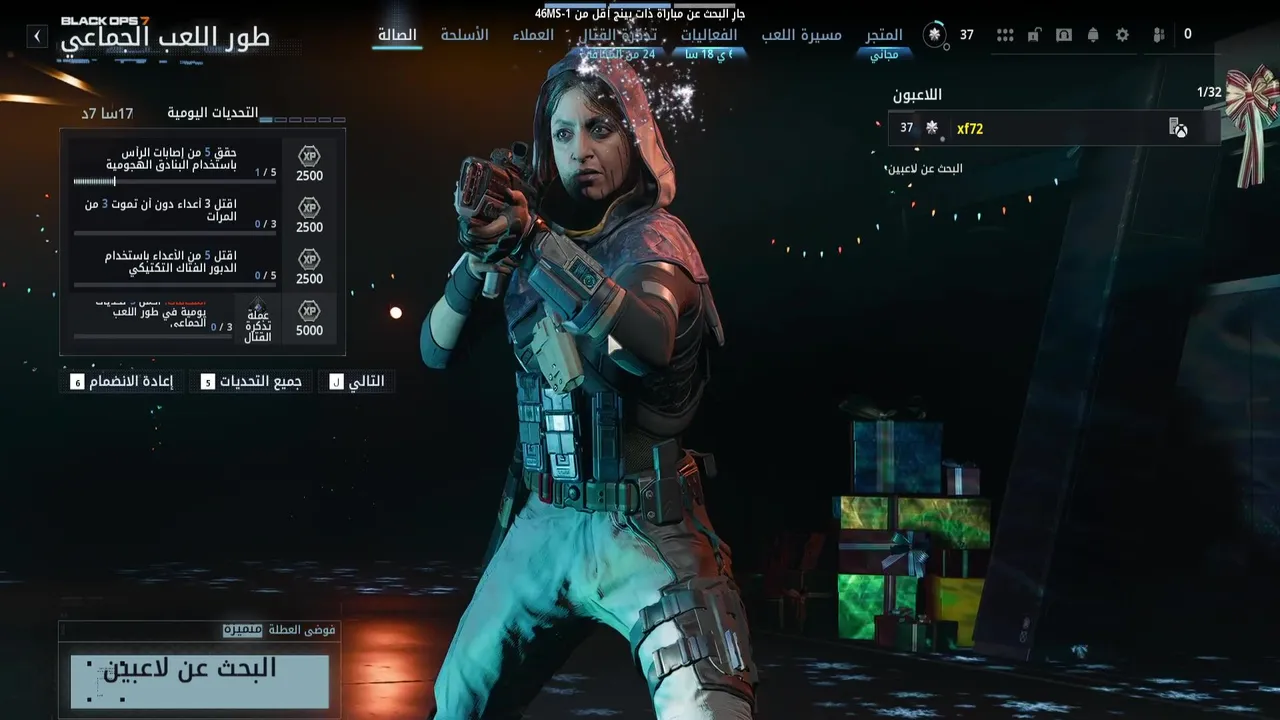The image size is (1280, 720).
Task: Open the الأسلحة weapons tab
Action: 464,35
